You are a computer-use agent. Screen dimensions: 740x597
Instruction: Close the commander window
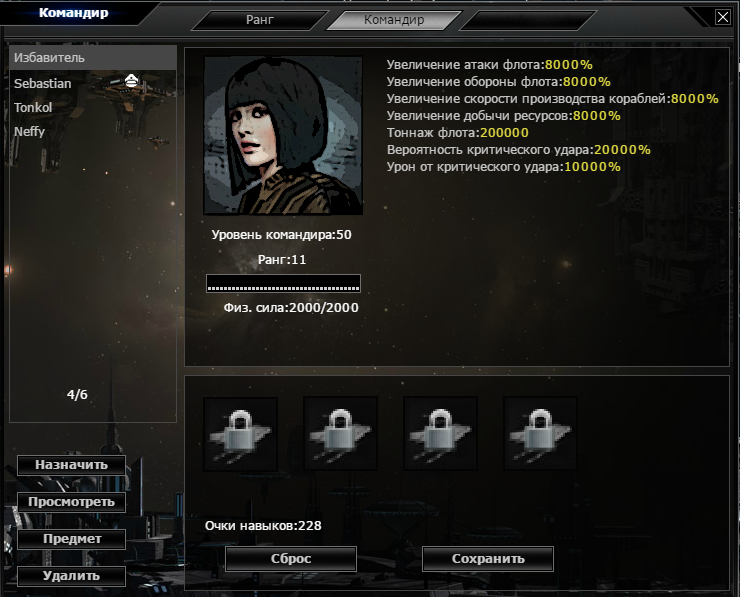click(723, 16)
